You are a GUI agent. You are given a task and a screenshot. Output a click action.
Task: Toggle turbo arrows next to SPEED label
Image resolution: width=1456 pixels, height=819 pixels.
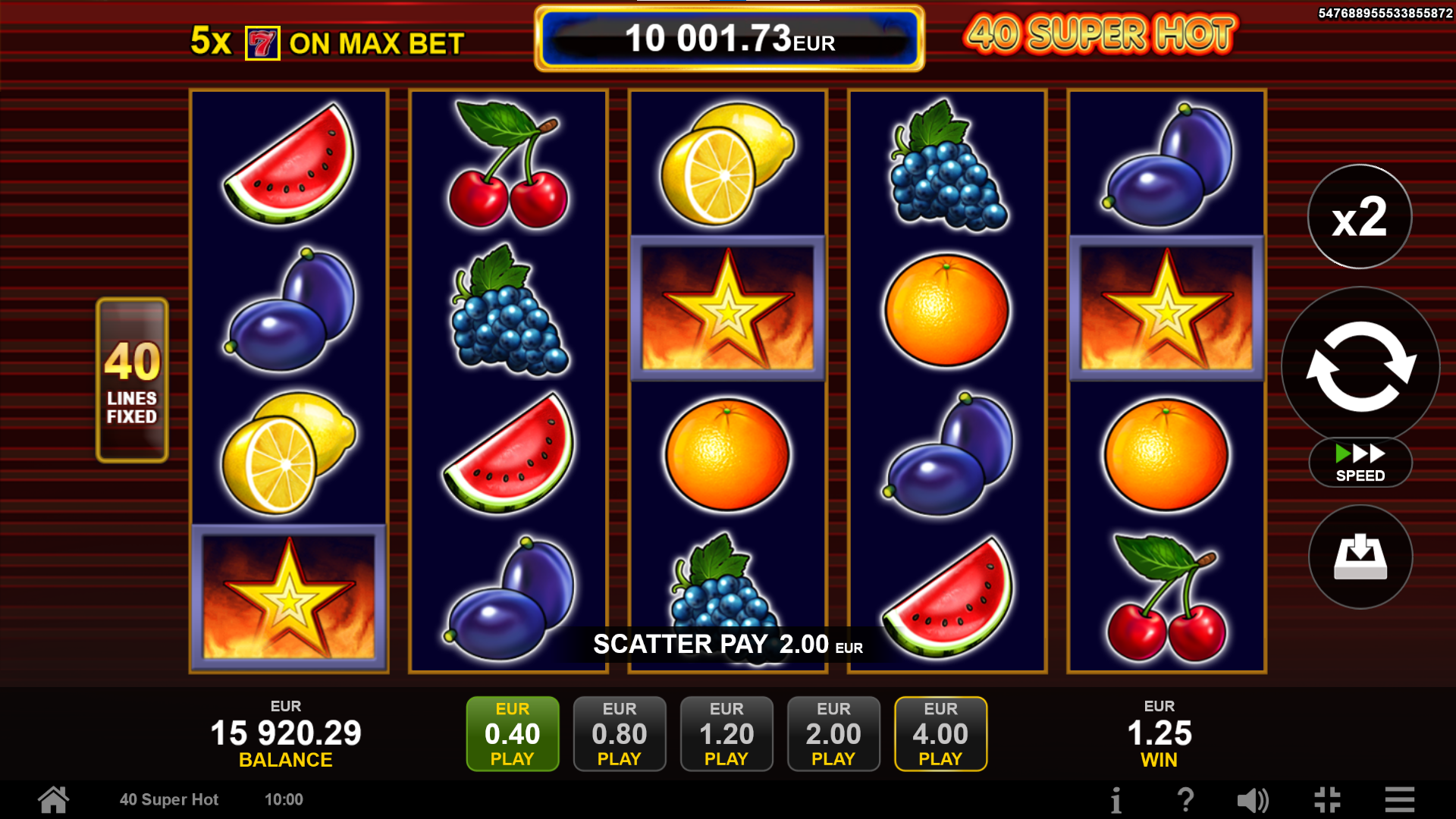pos(1358,453)
